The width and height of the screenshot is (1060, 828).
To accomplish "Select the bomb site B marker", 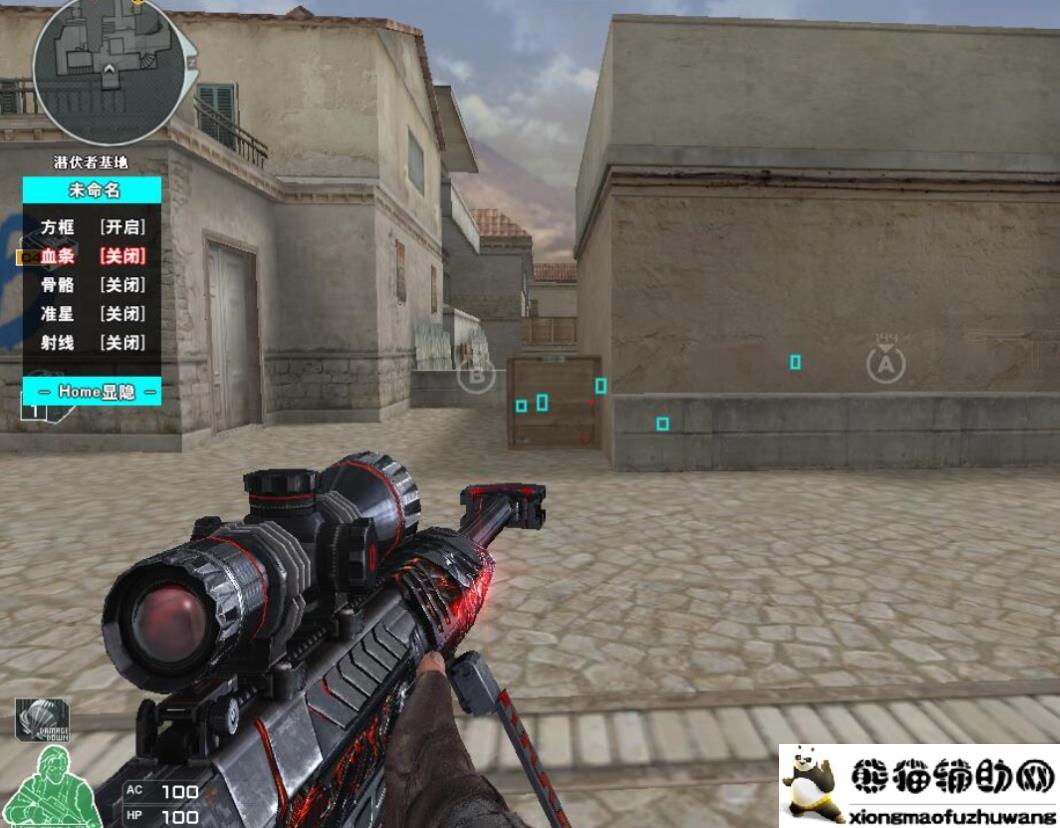I will (x=476, y=378).
